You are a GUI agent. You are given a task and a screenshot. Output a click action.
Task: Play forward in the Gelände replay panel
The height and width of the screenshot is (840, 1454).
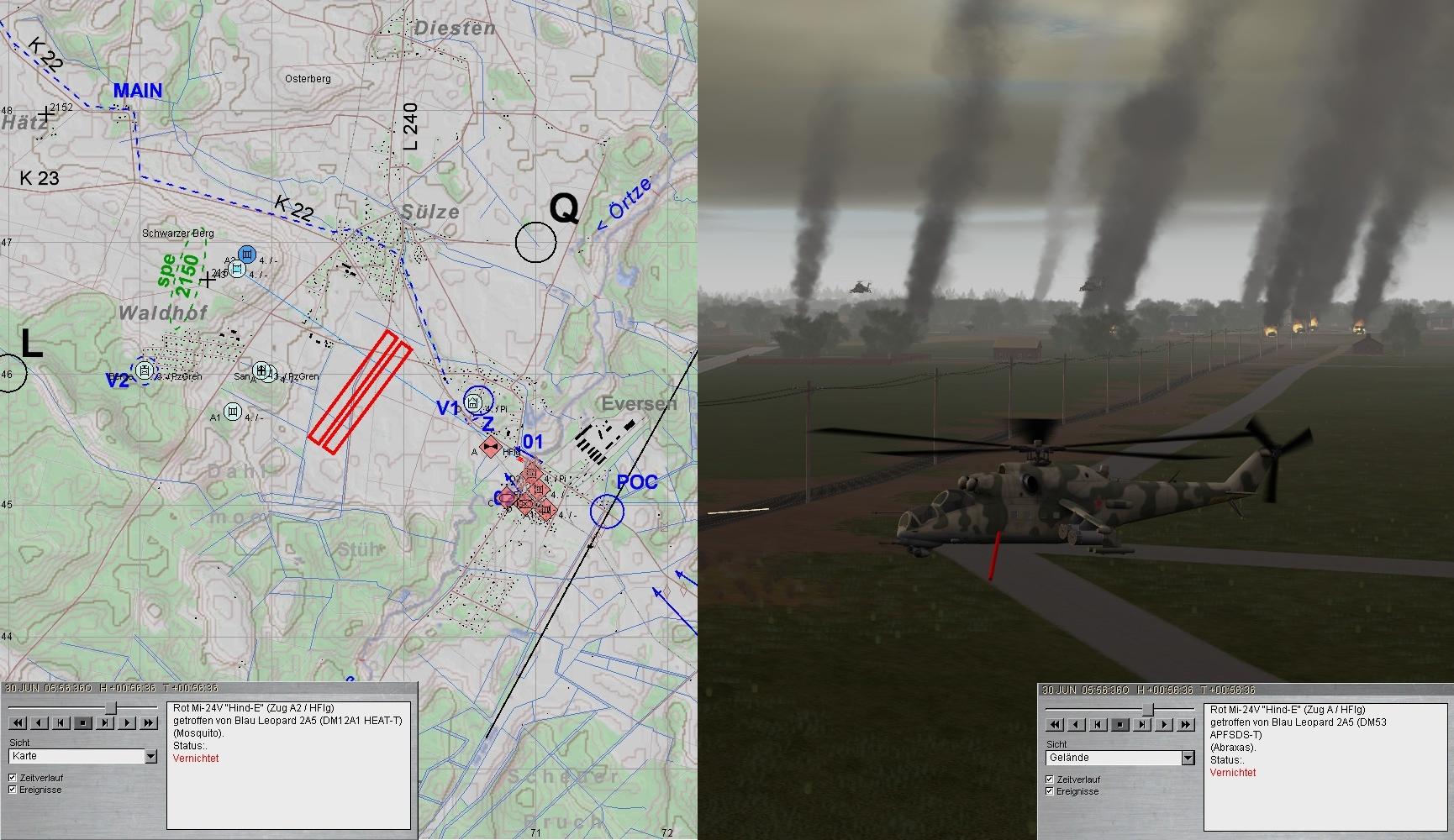click(x=1164, y=724)
